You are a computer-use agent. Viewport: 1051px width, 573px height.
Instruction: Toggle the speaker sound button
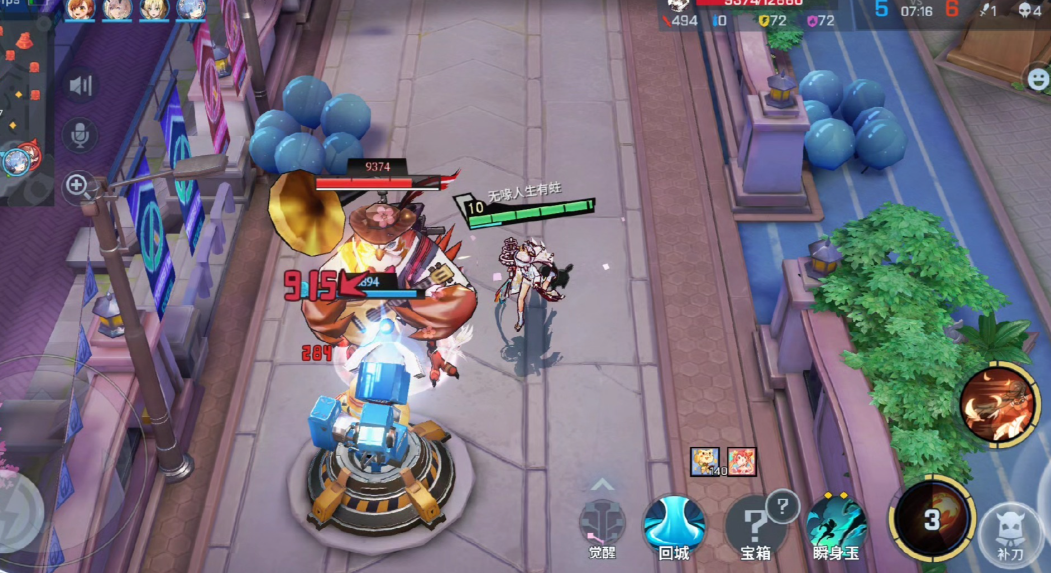[x=79, y=86]
